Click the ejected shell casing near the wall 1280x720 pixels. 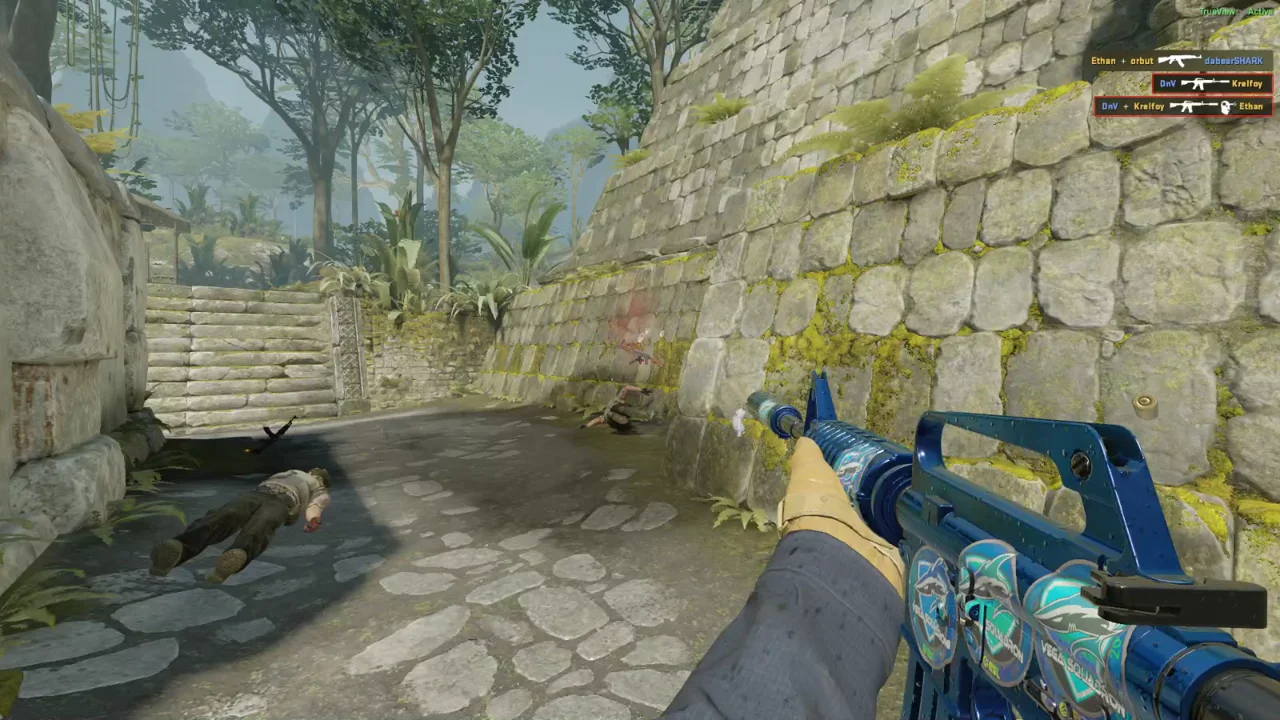[x=1145, y=403]
